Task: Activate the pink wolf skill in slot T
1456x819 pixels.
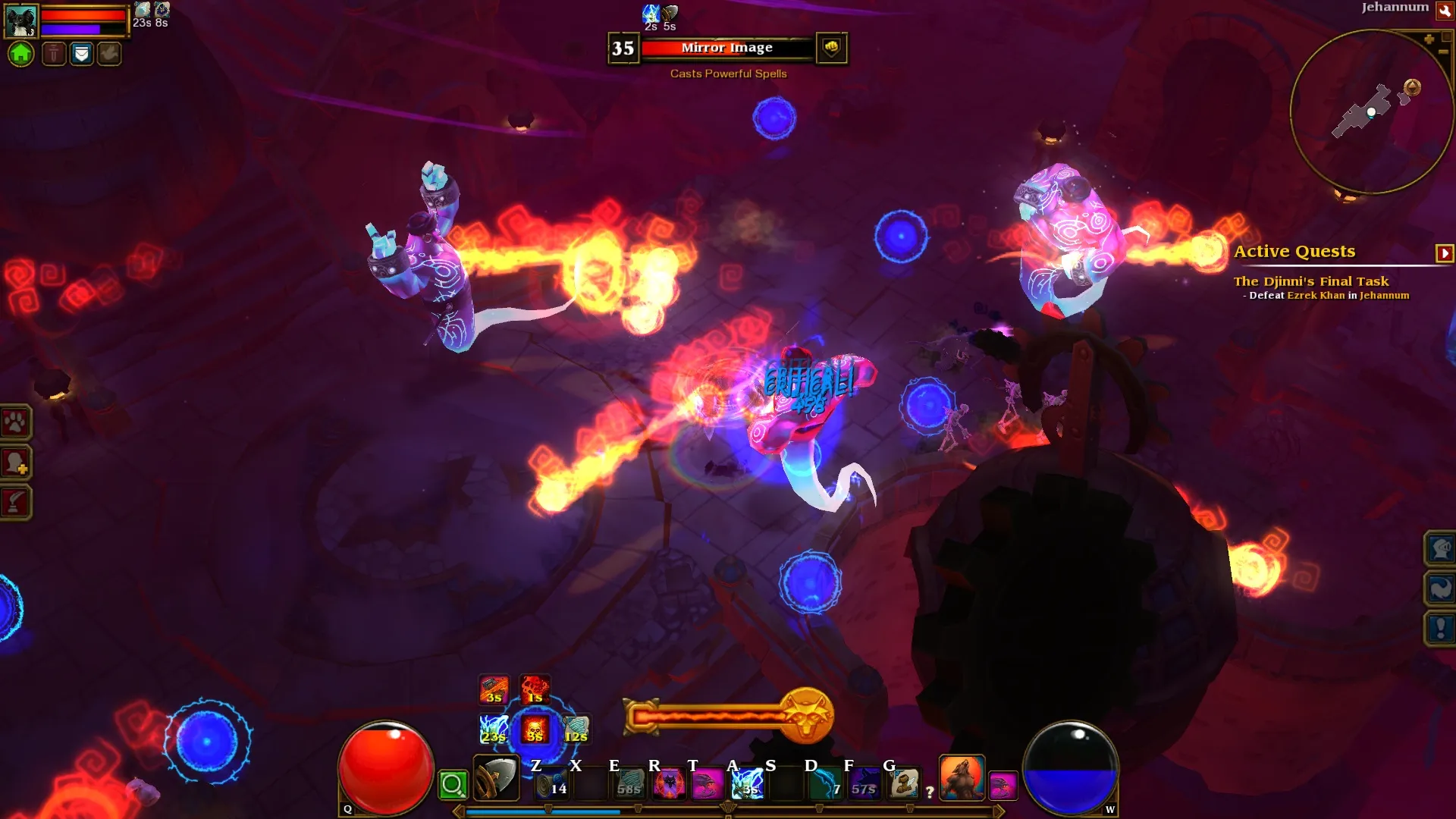Action: (707, 783)
